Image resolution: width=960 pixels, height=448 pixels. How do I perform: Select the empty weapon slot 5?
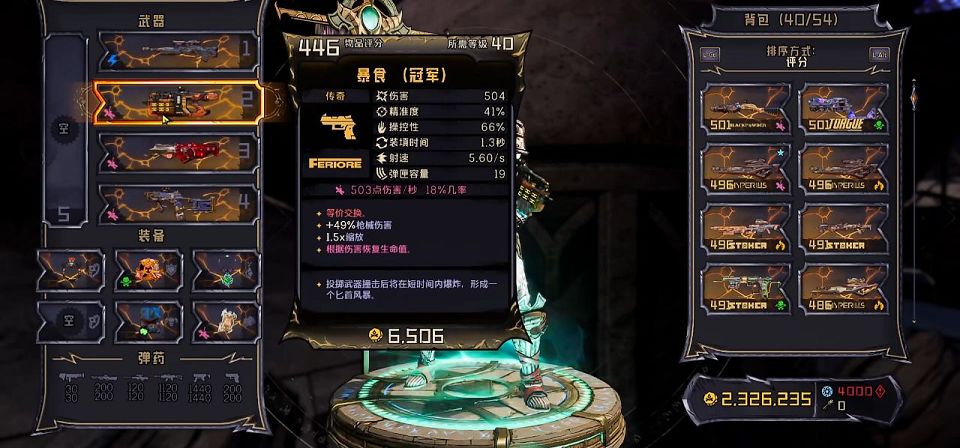(62, 212)
